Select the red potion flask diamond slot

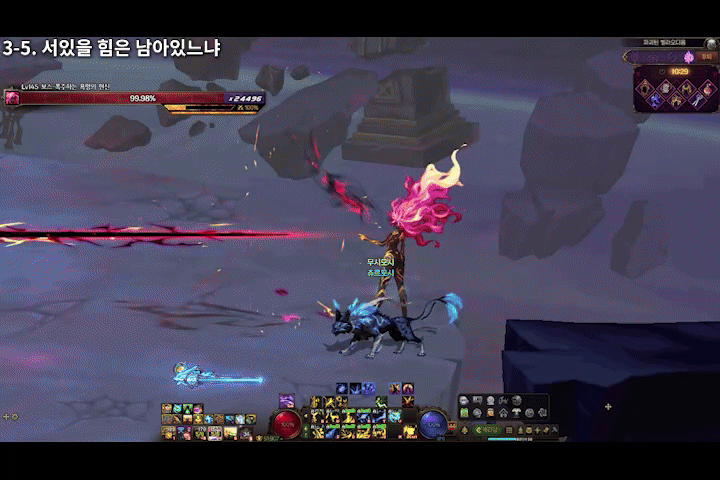point(709,88)
